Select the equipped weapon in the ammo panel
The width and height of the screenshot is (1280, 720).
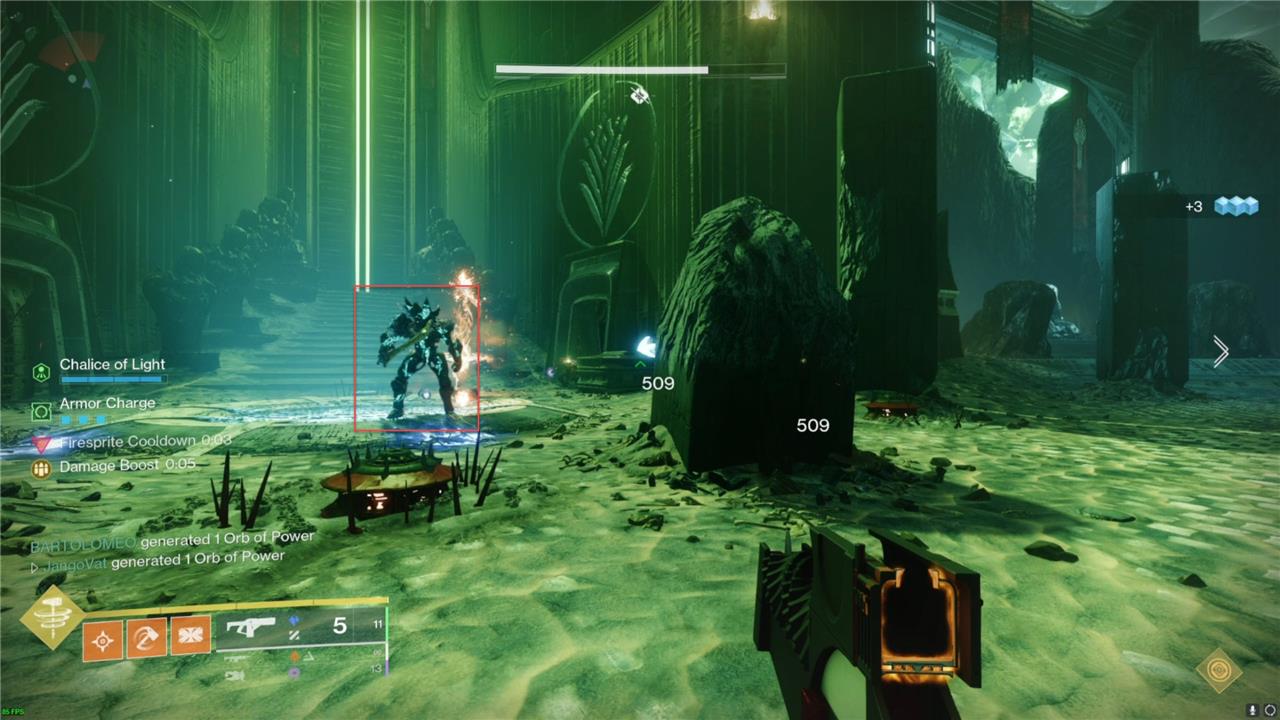point(251,627)
